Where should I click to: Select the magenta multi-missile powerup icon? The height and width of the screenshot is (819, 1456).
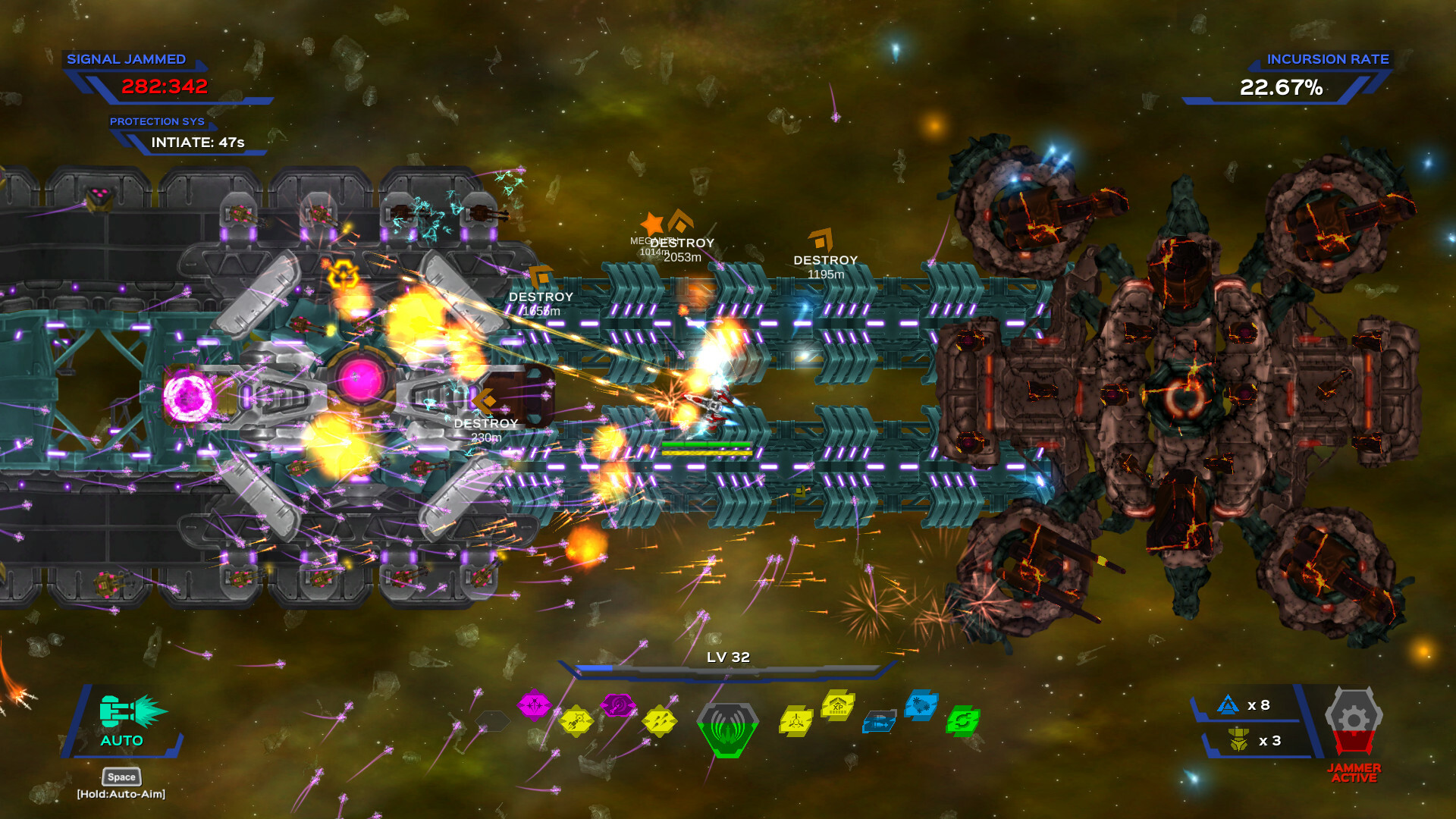pyautogui.click(x=535, y=703)
